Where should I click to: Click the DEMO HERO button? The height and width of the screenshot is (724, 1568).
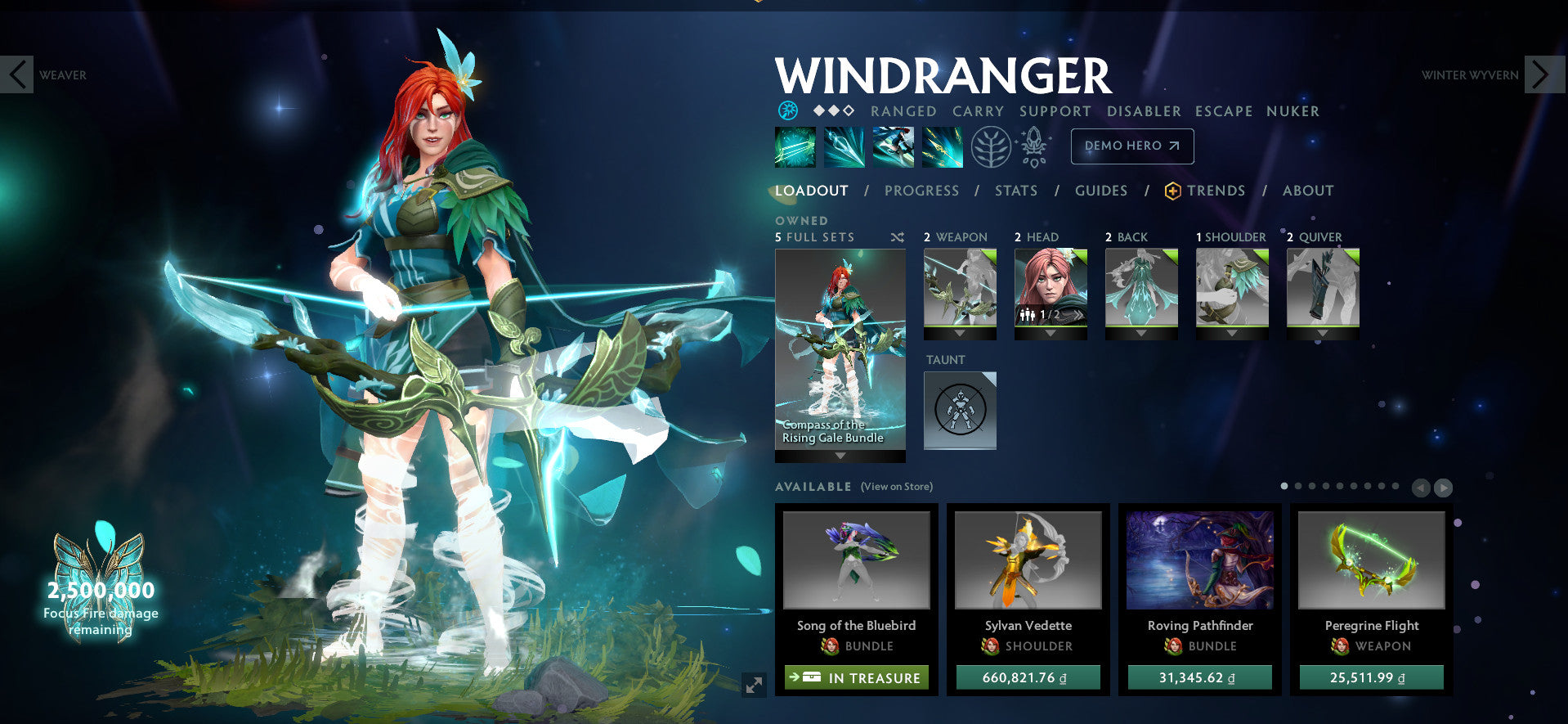[x=1131, y=146]
